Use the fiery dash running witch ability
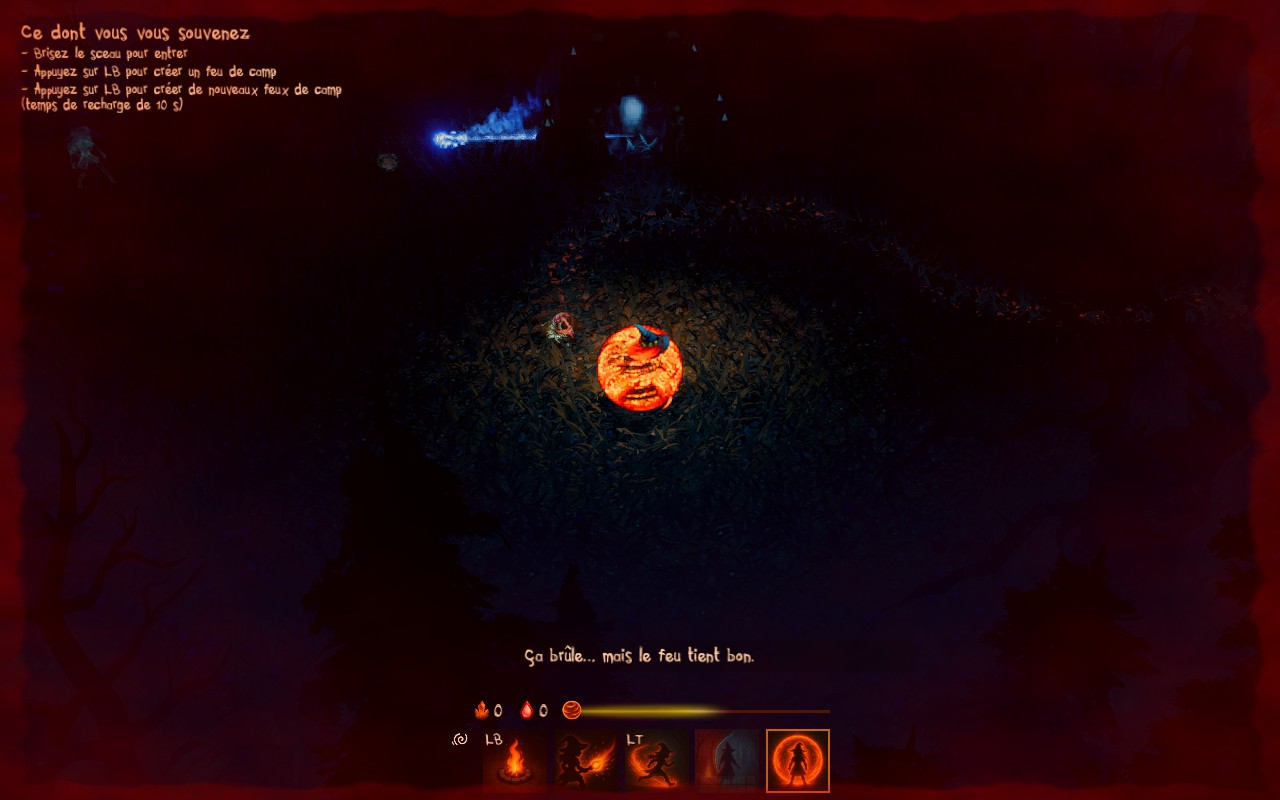The height and width of the screenshot is (800, 1280). [657, 762]
